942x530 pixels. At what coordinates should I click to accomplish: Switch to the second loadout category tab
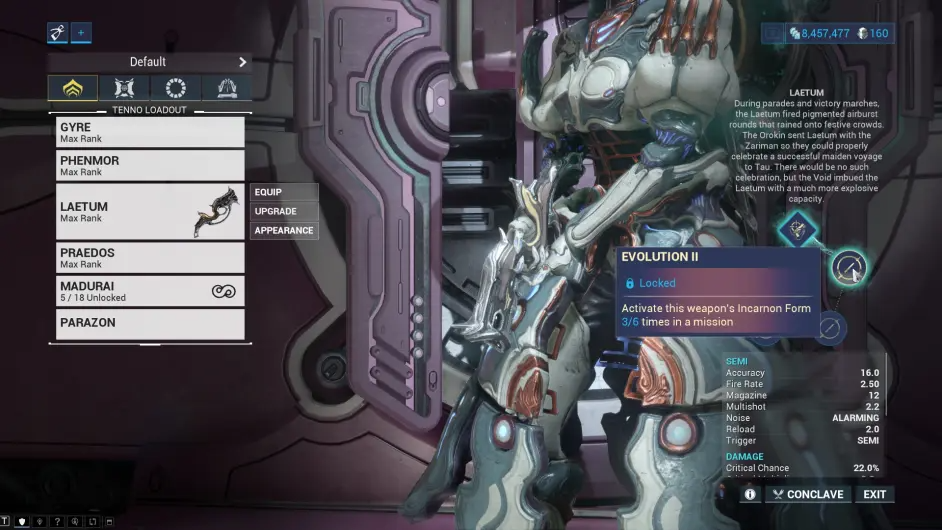pos(125,89)
